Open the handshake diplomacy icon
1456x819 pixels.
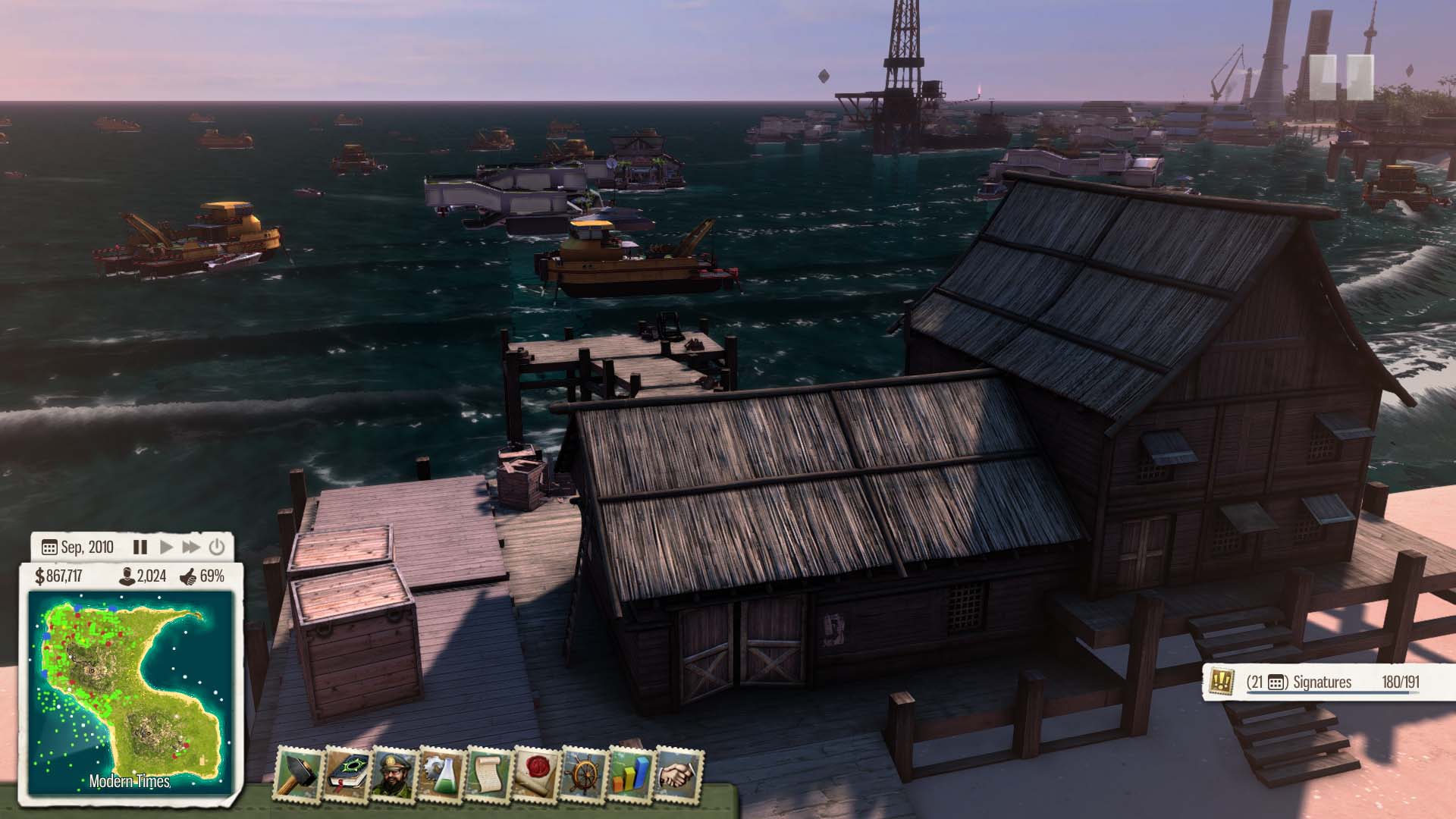coord(679,774)
